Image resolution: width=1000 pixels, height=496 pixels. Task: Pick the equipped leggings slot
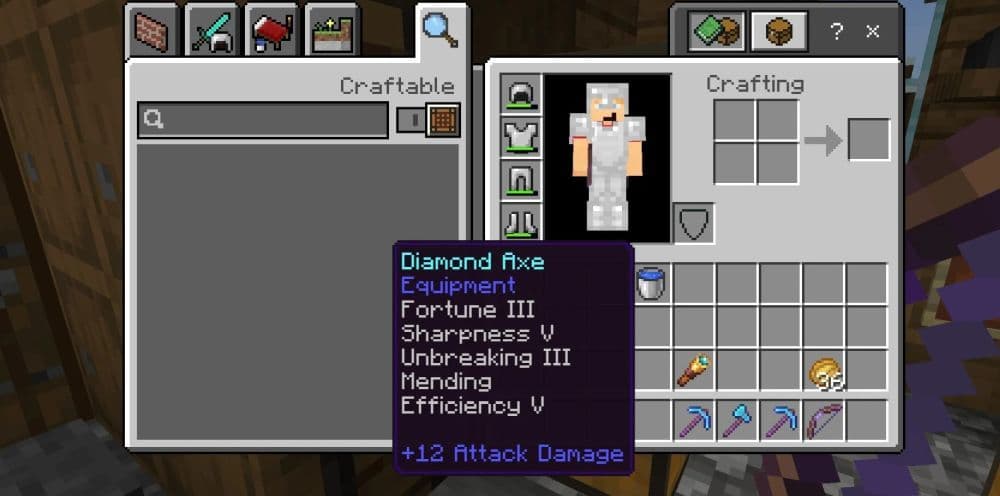pyautogui.click(x=521, y=180)
